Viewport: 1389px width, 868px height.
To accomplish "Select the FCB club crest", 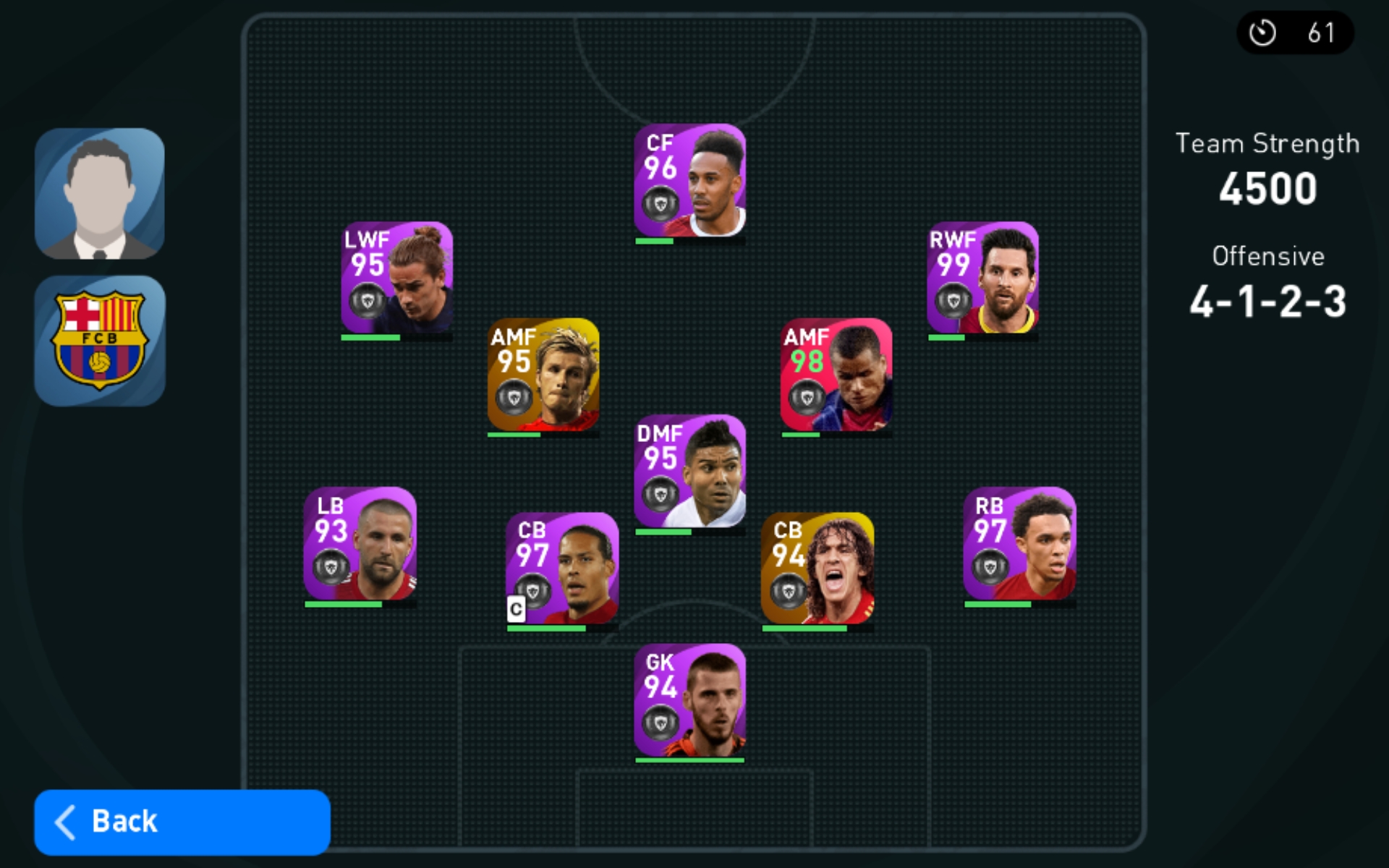I will [100, 341].
